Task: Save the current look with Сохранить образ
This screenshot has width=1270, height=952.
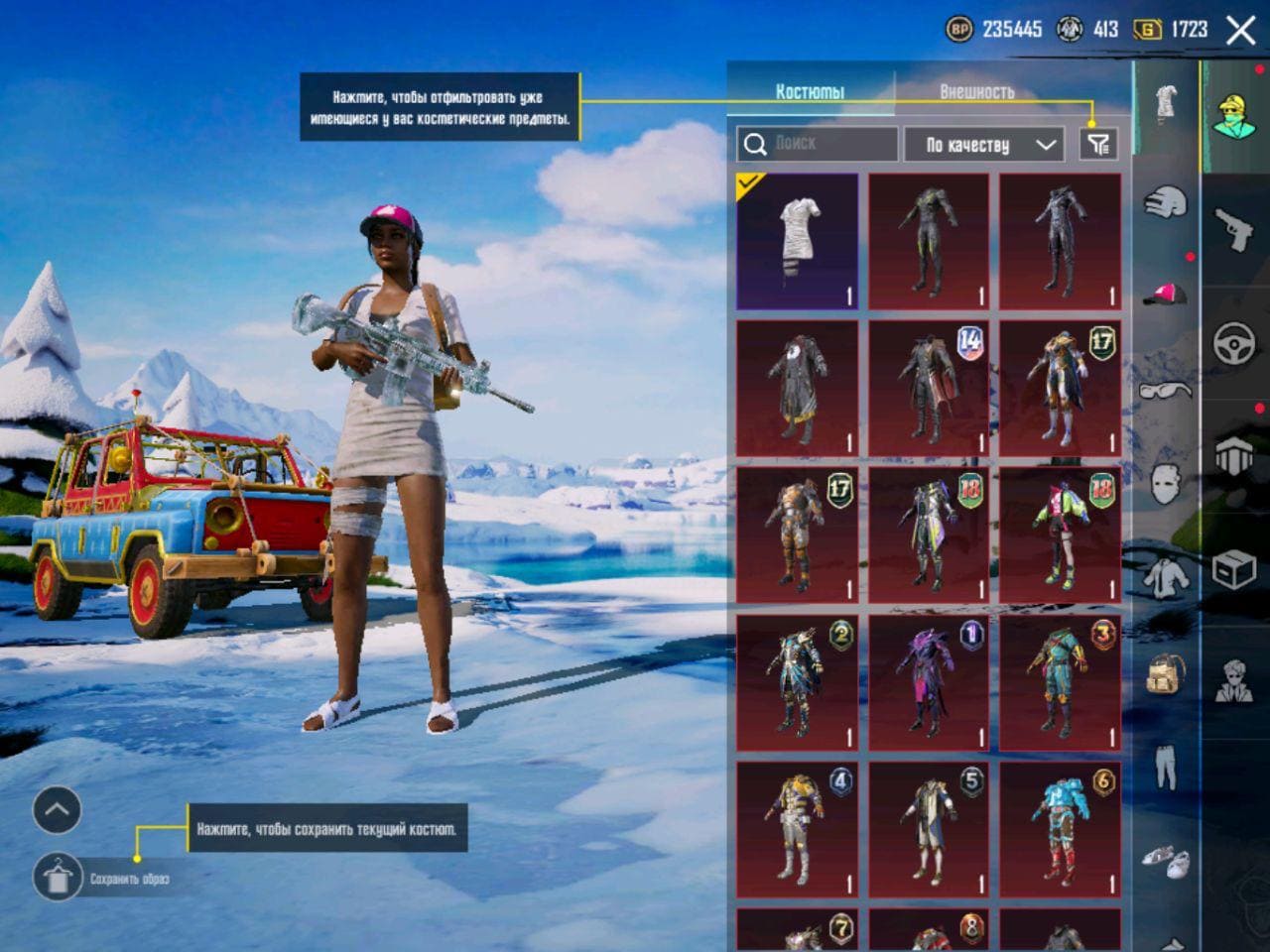Action: click(x=58, y=878)
